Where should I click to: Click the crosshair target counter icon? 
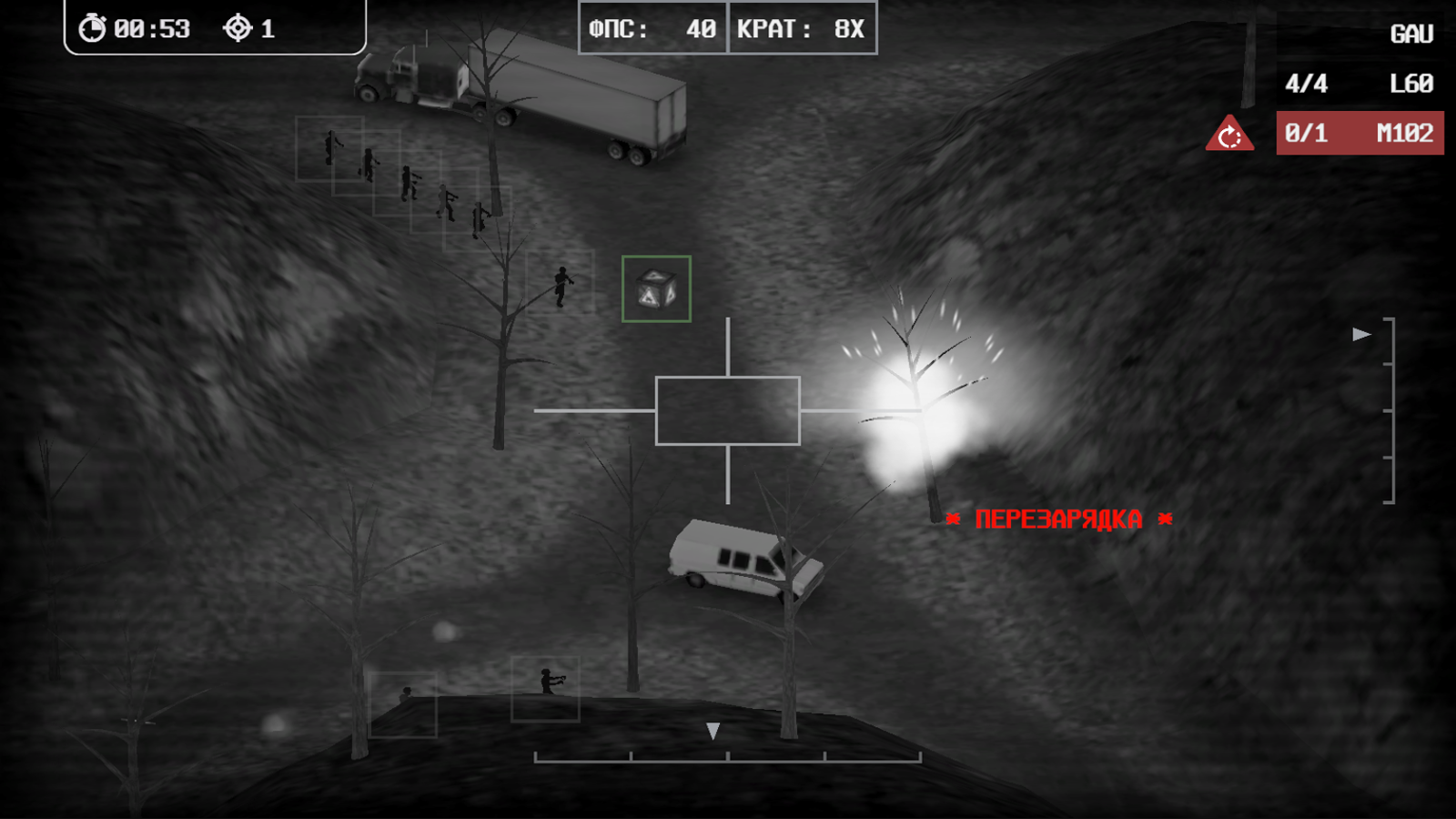(238, 28)
